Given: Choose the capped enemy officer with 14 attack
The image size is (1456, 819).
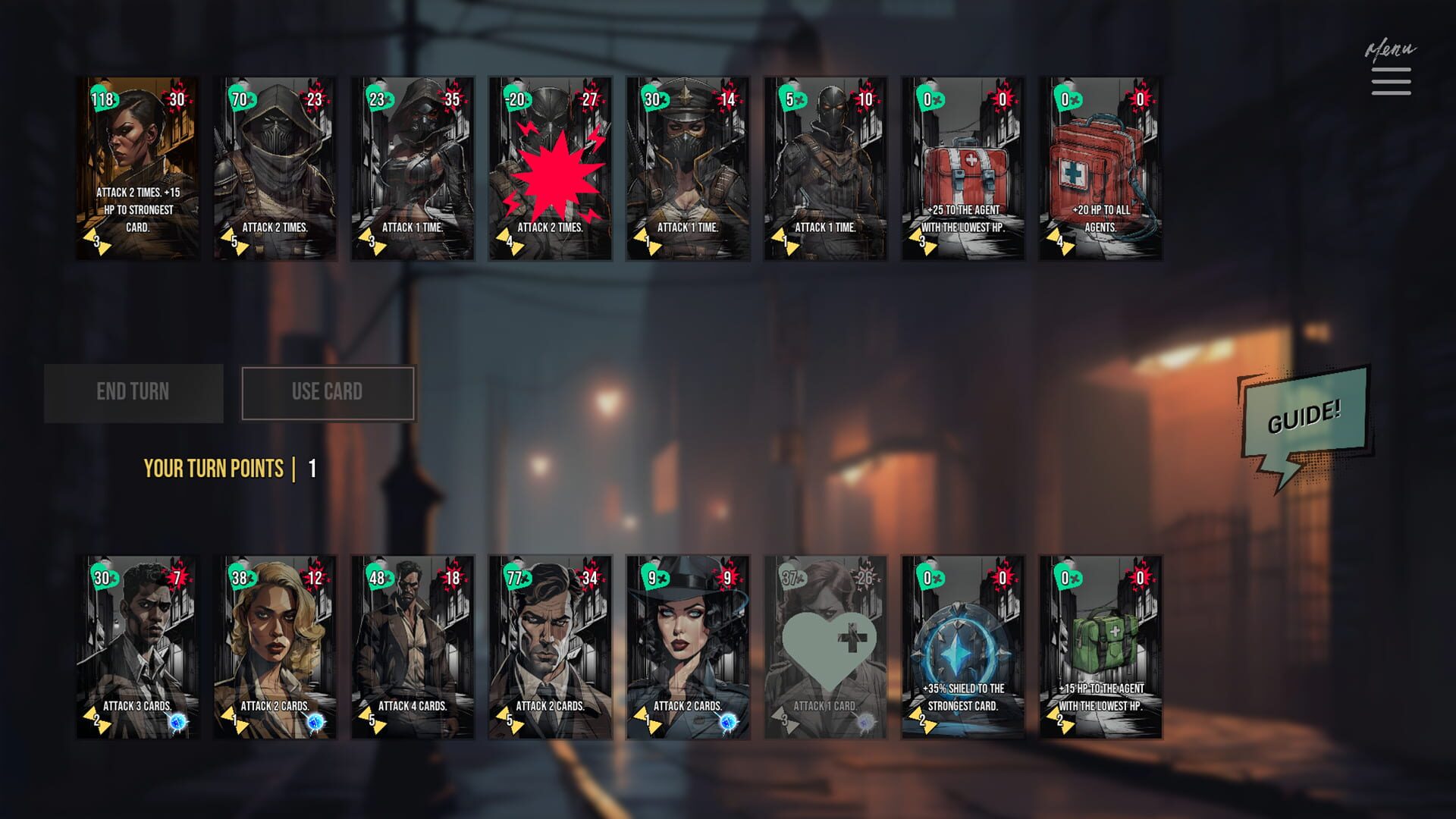Looking at the screenshot, I should pos(688,168).
